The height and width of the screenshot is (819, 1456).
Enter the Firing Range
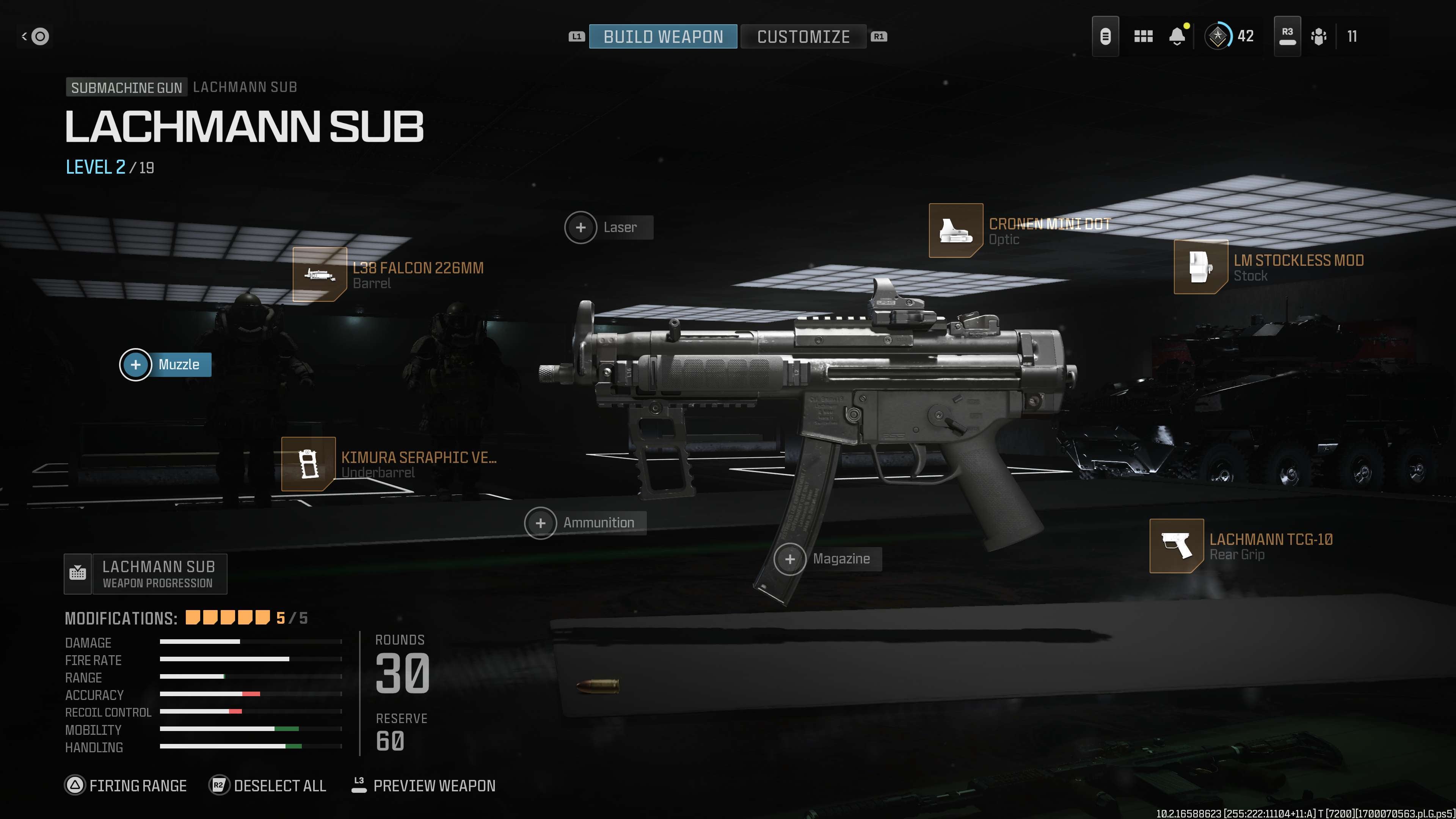pos(126,786)
